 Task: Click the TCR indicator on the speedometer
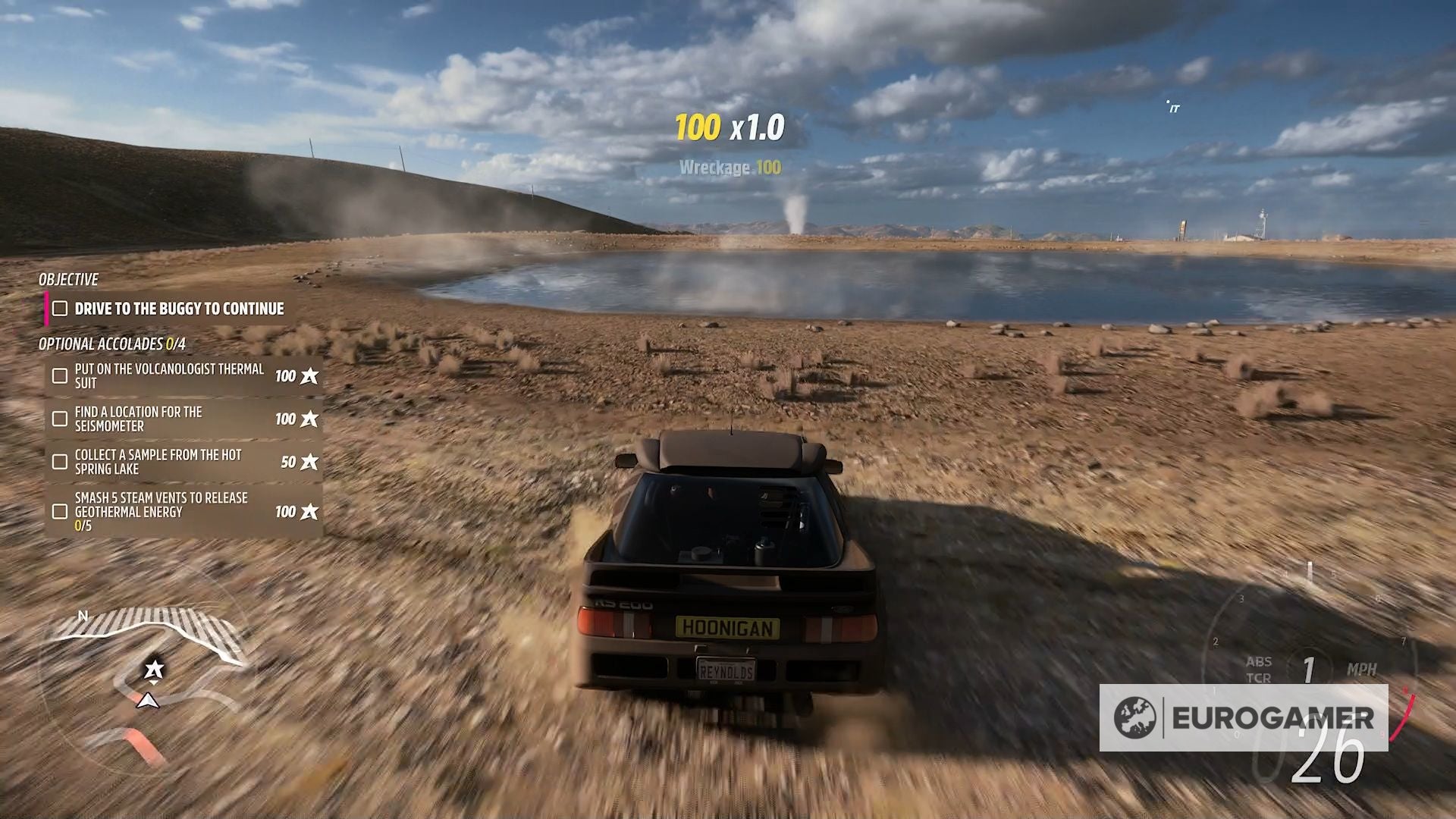coord(1260,676)
